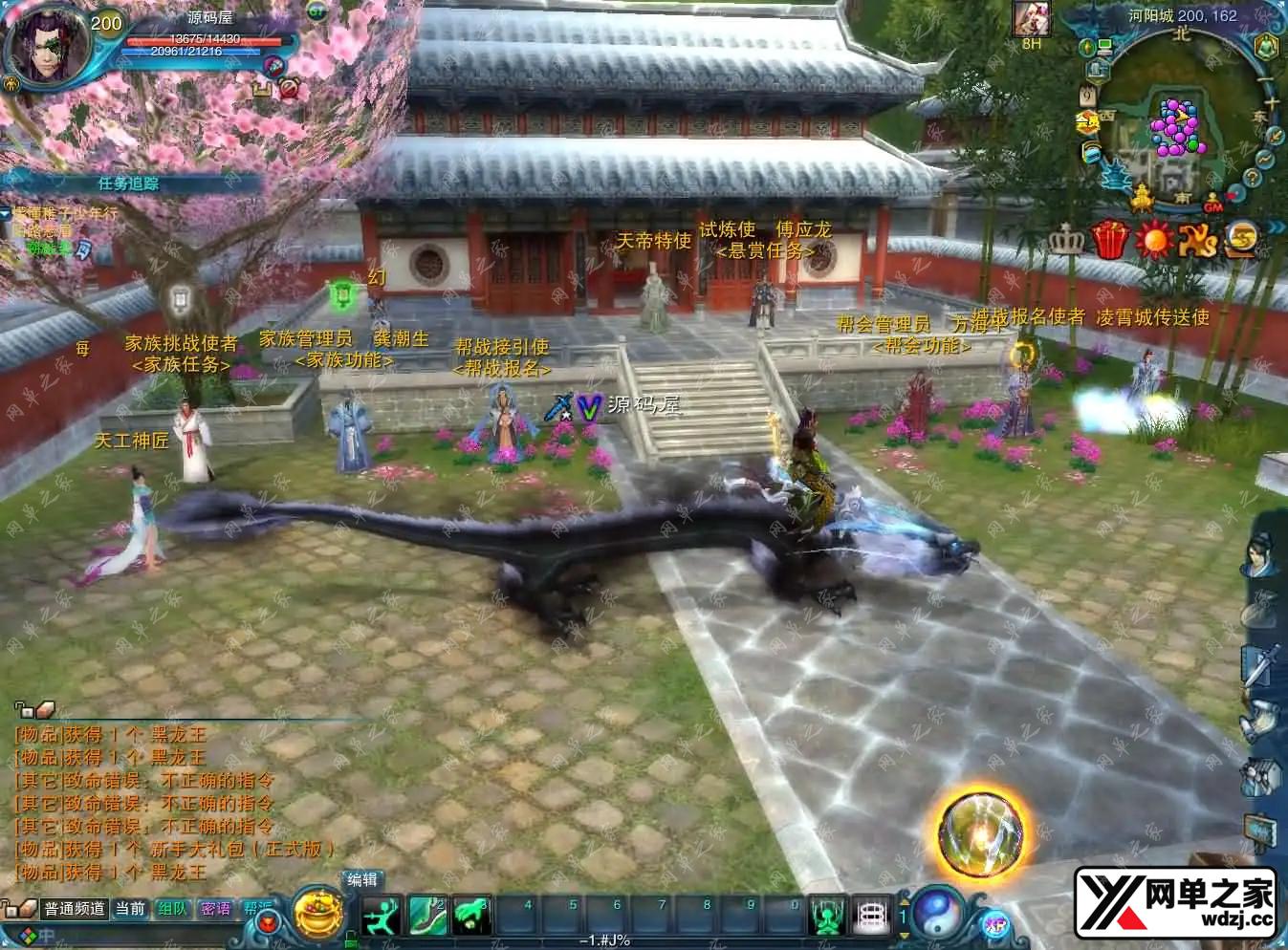Open the white crown icon
The image size is (1288, 950).
(x=1065, y=239)
